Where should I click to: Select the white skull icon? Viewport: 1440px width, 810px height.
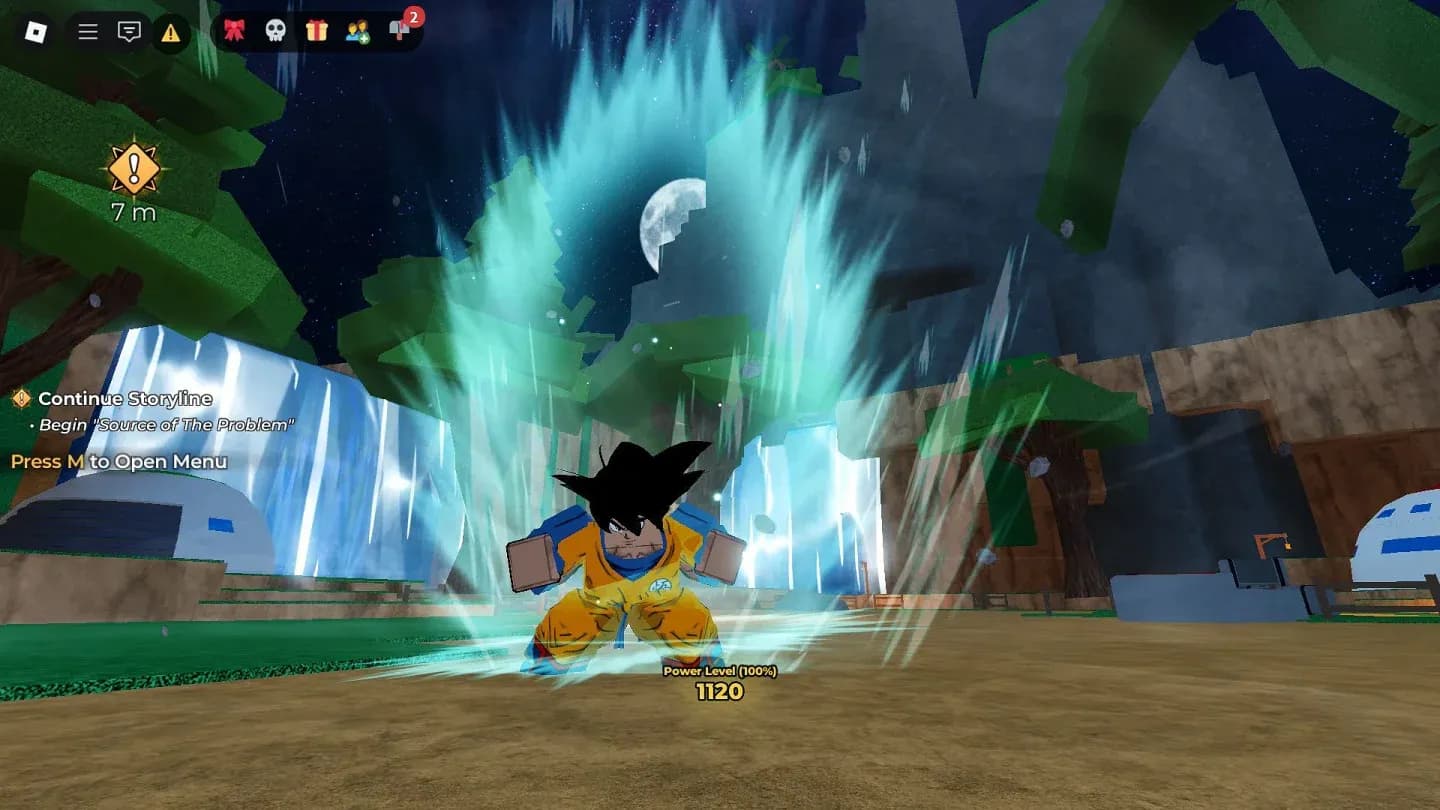tap(275, 31)
